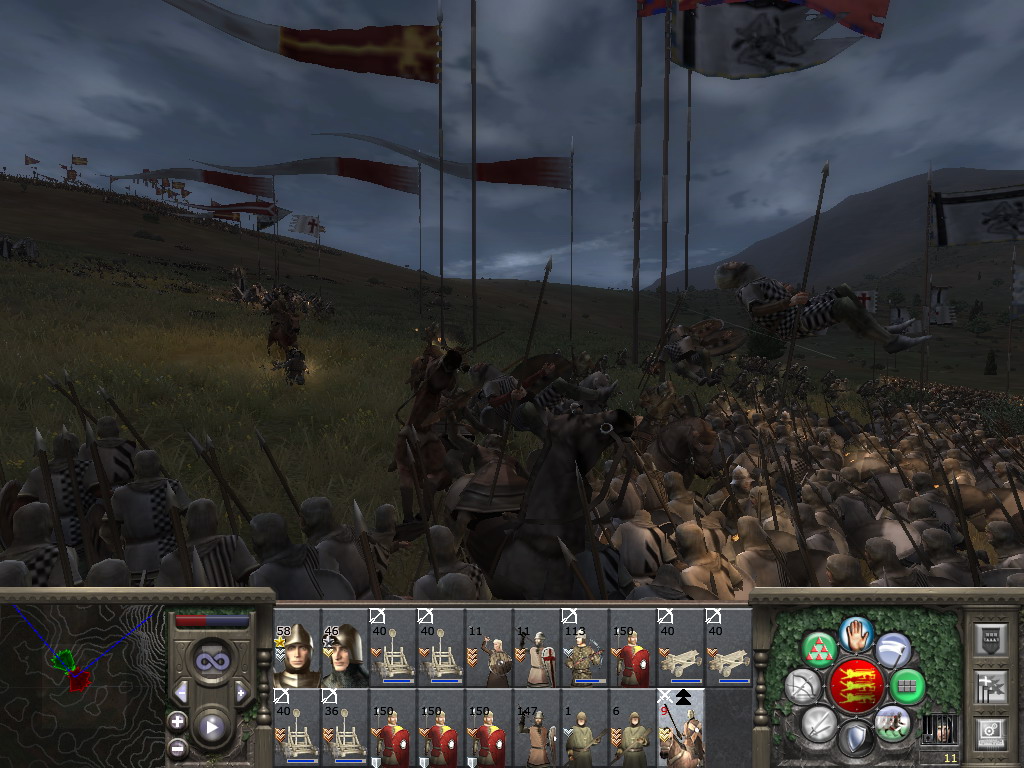Increase battle speed with right arrow

[x=241, y=692]
